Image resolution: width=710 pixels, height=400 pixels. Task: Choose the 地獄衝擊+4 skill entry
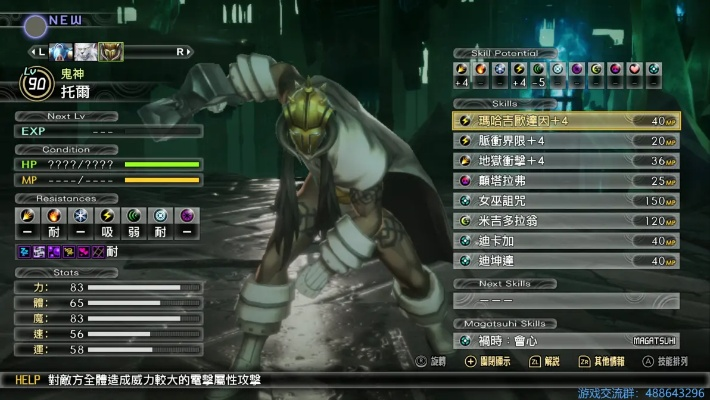pyautogui.click(x=565, y=161)
